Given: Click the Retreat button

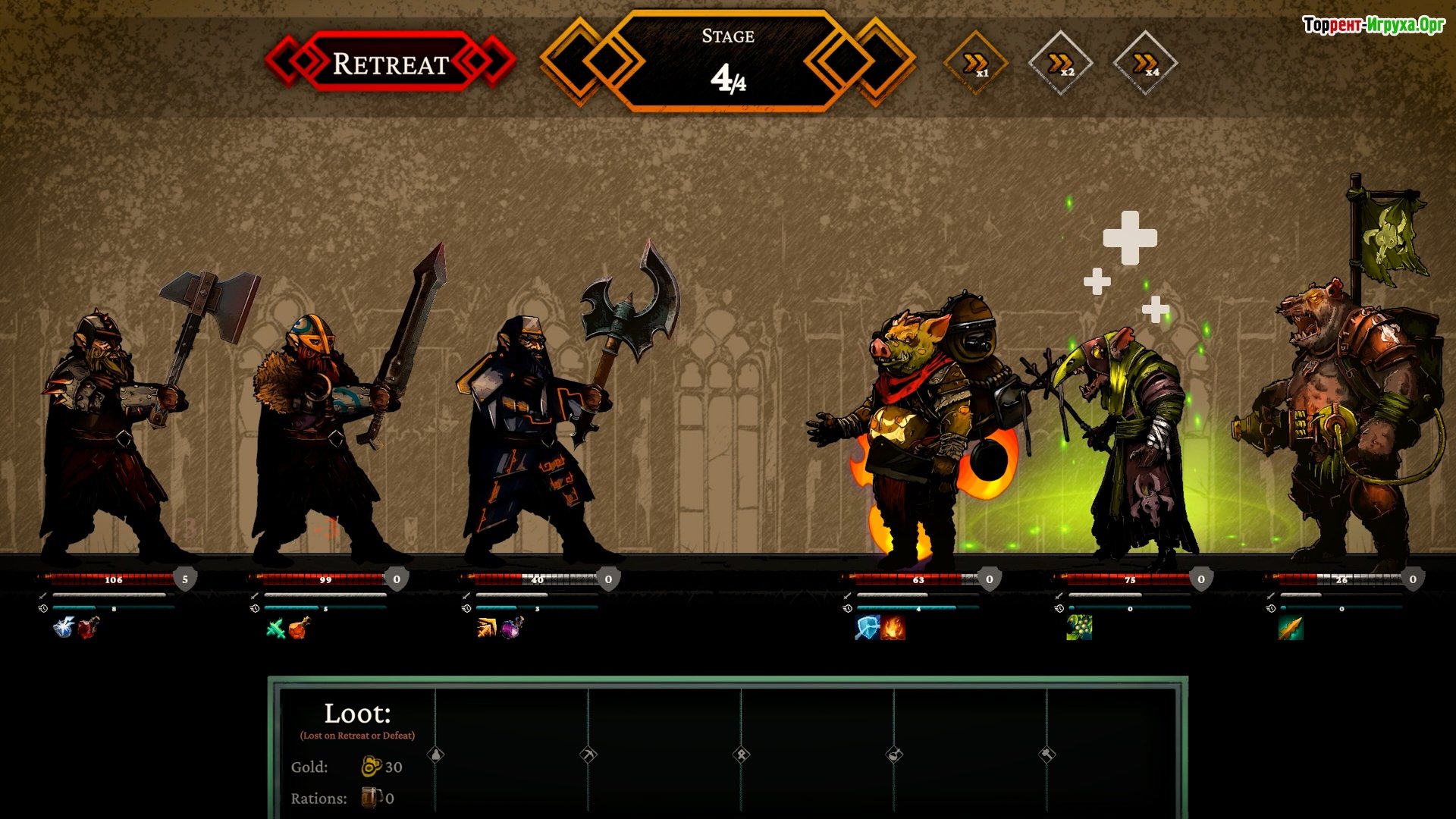Looking at the screenshot, I should [391, 63].
